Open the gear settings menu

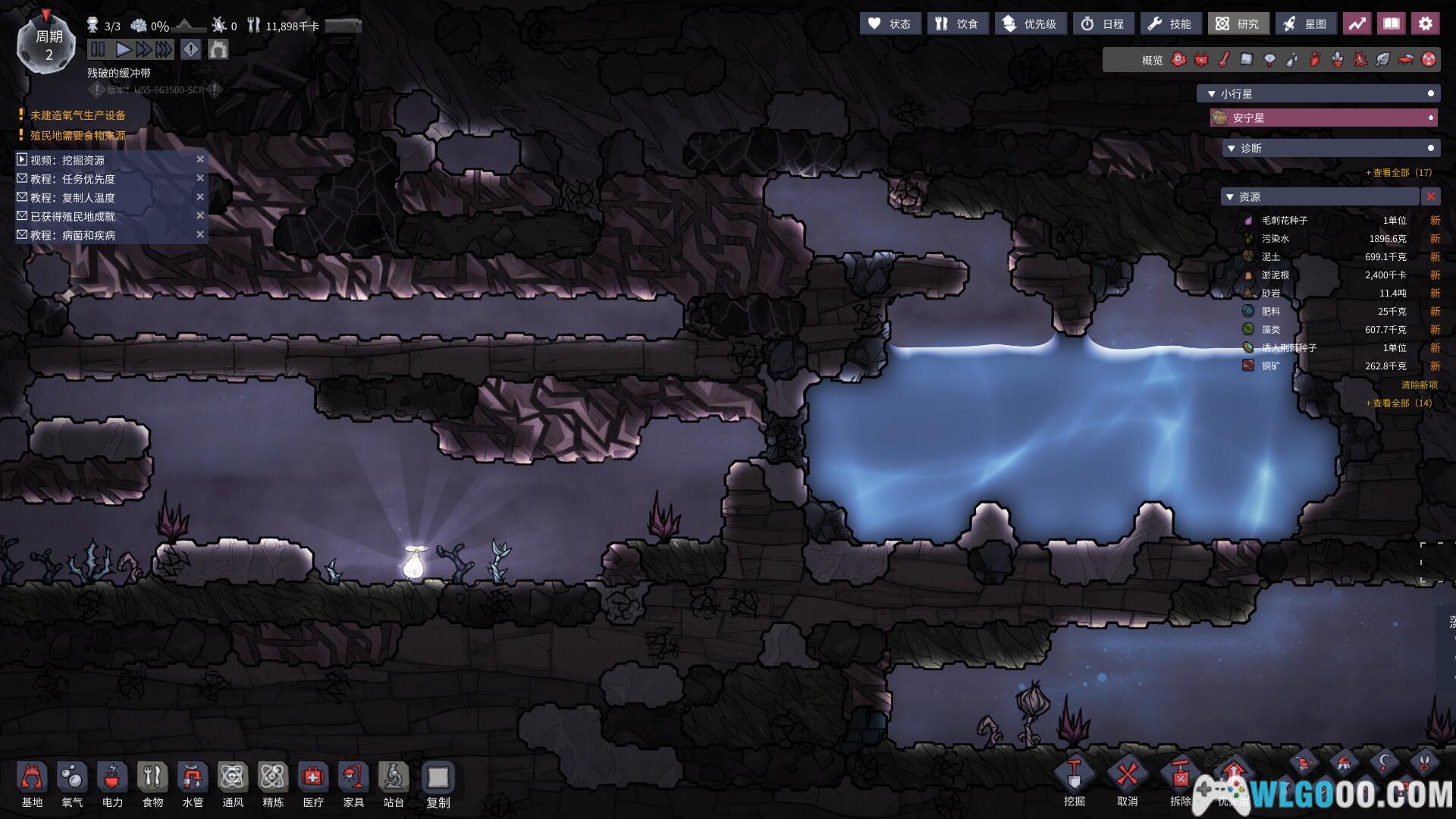1425,24
